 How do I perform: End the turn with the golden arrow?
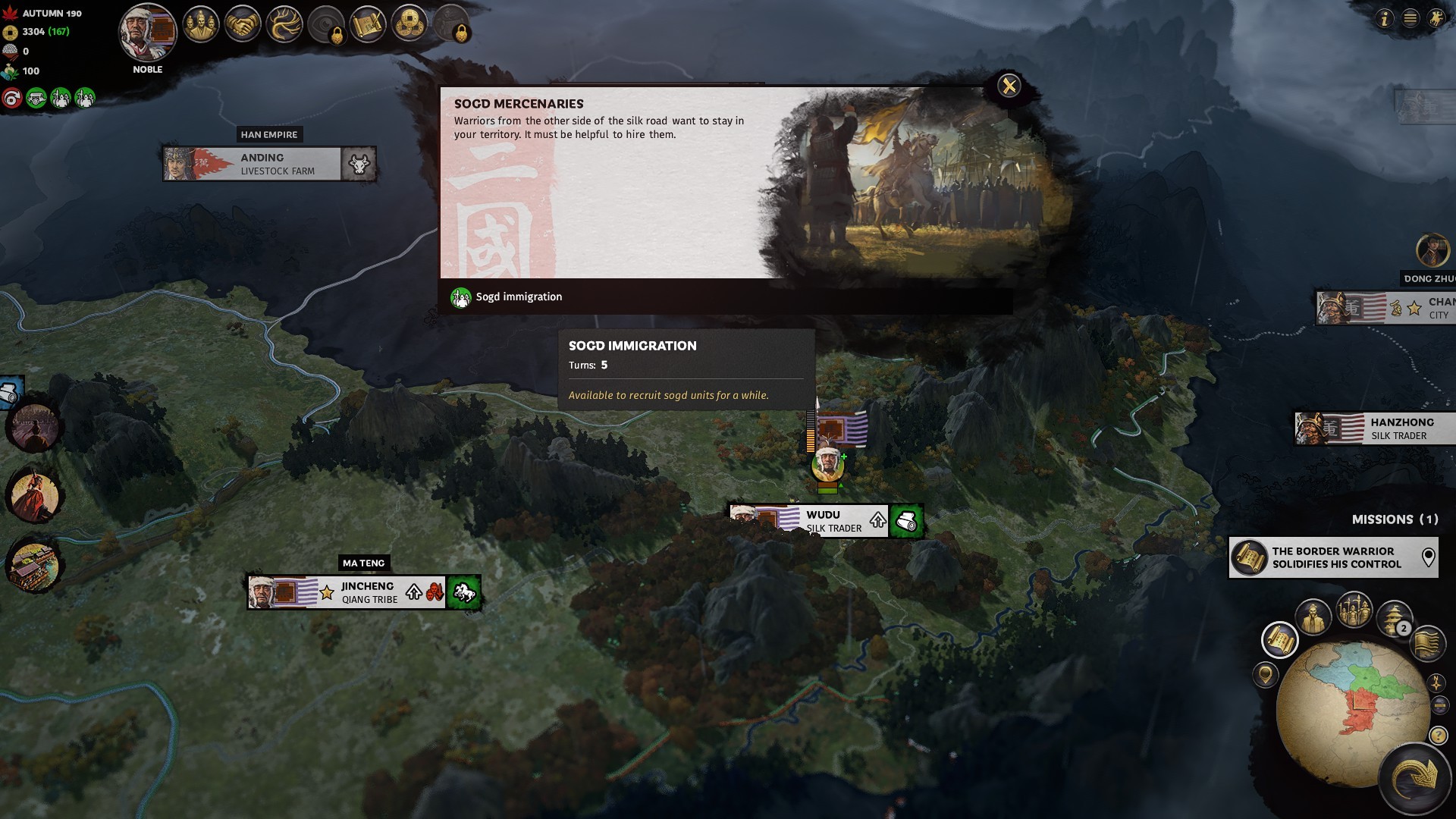pos(1415,777)
